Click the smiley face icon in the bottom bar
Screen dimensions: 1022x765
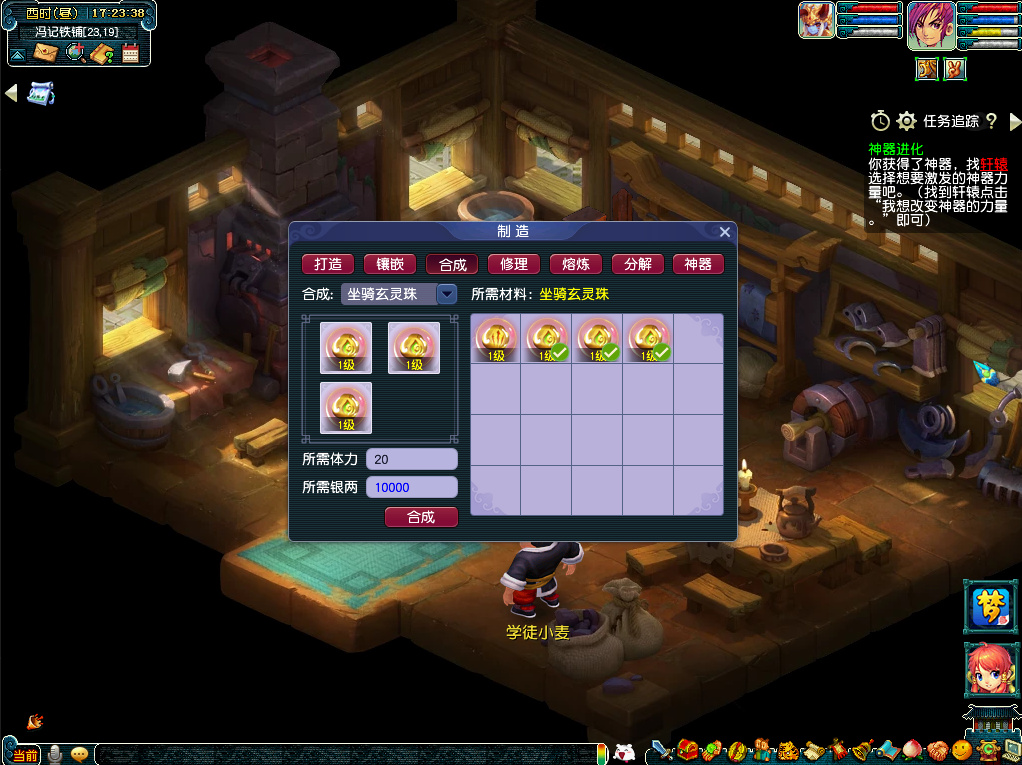coord(962,750)
